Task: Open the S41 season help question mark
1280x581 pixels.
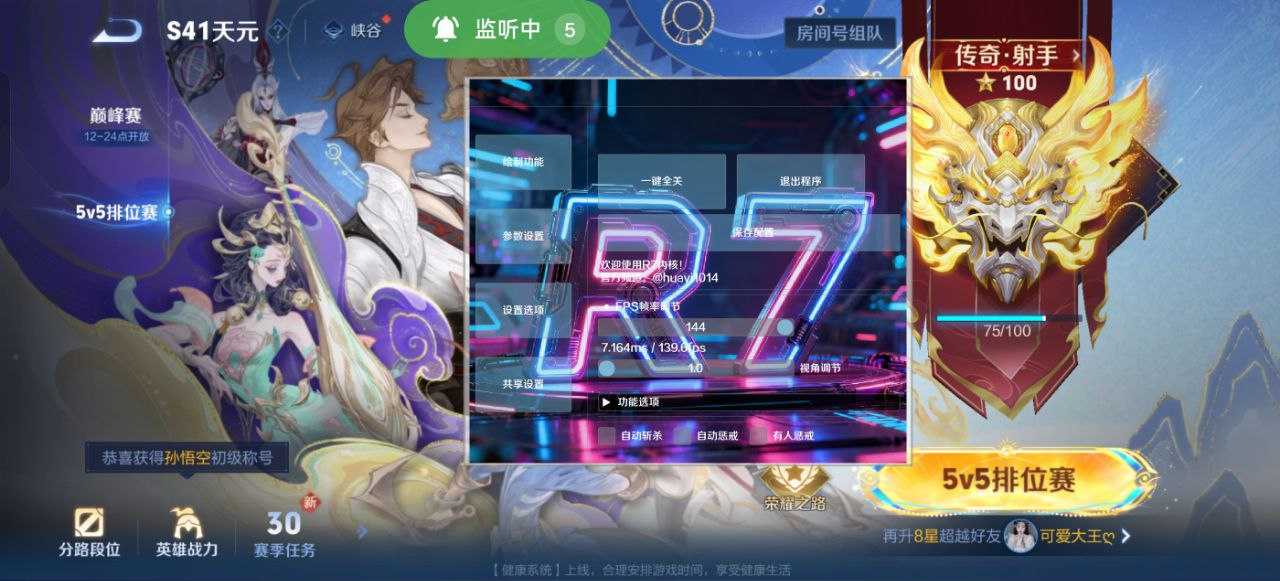Action: [279, 31]
